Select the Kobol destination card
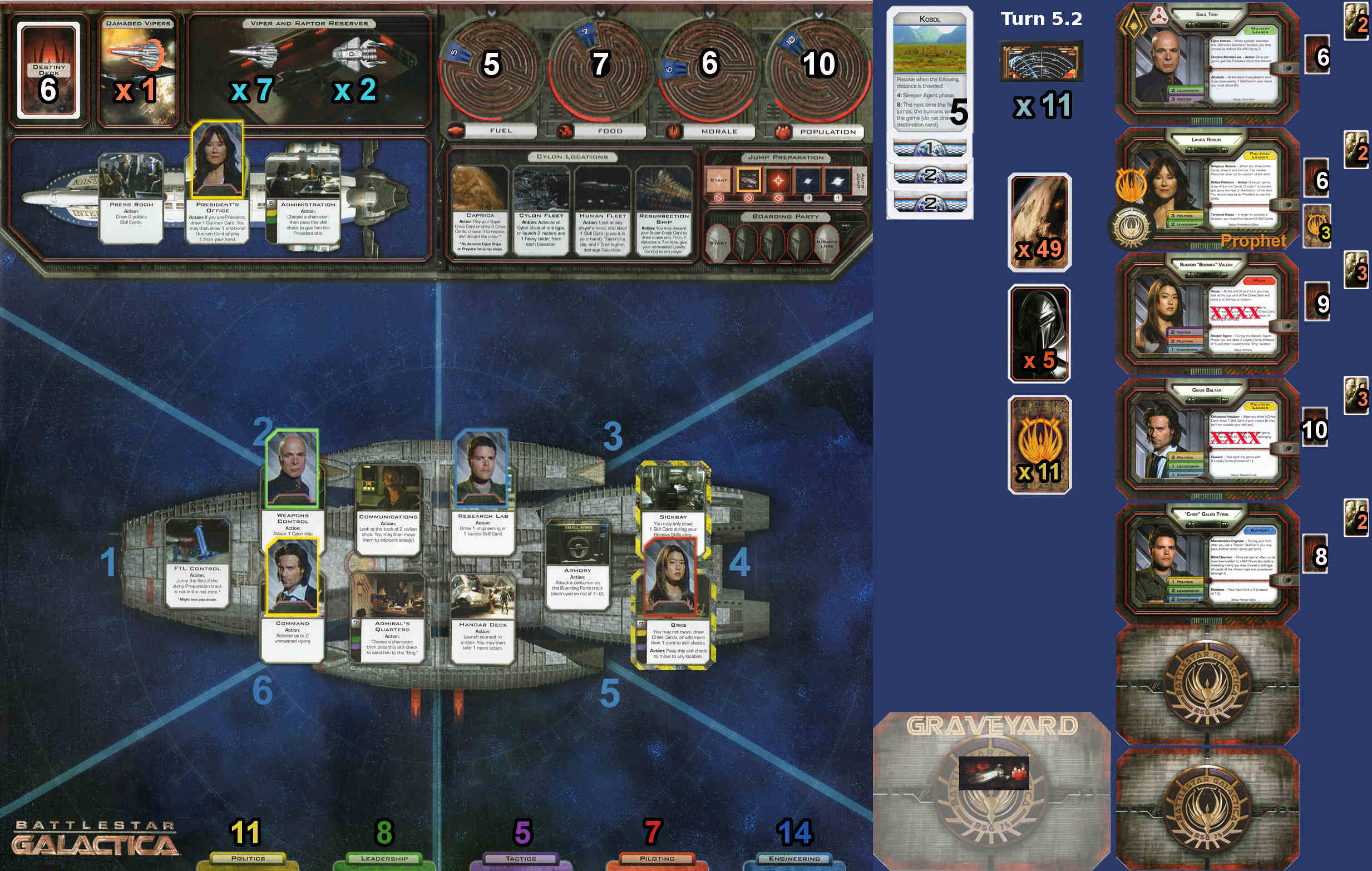This screenshot has height=871, width=1372. (929, 70)
